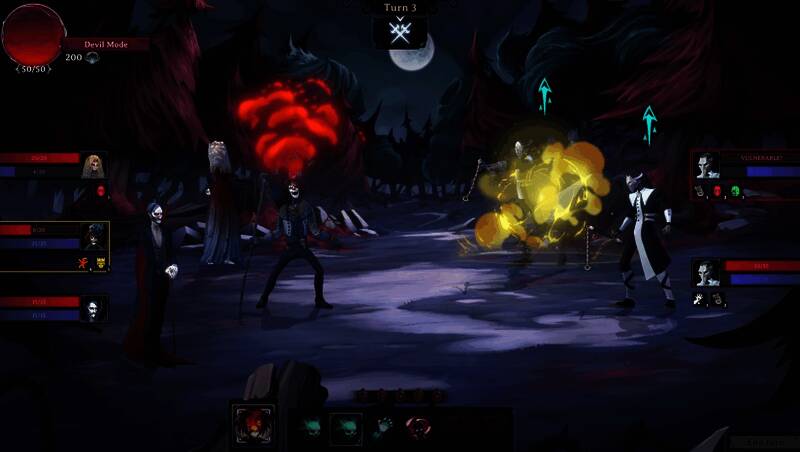Select the red flaming skull ability
The image size is (800, 452).
[253, 425]
